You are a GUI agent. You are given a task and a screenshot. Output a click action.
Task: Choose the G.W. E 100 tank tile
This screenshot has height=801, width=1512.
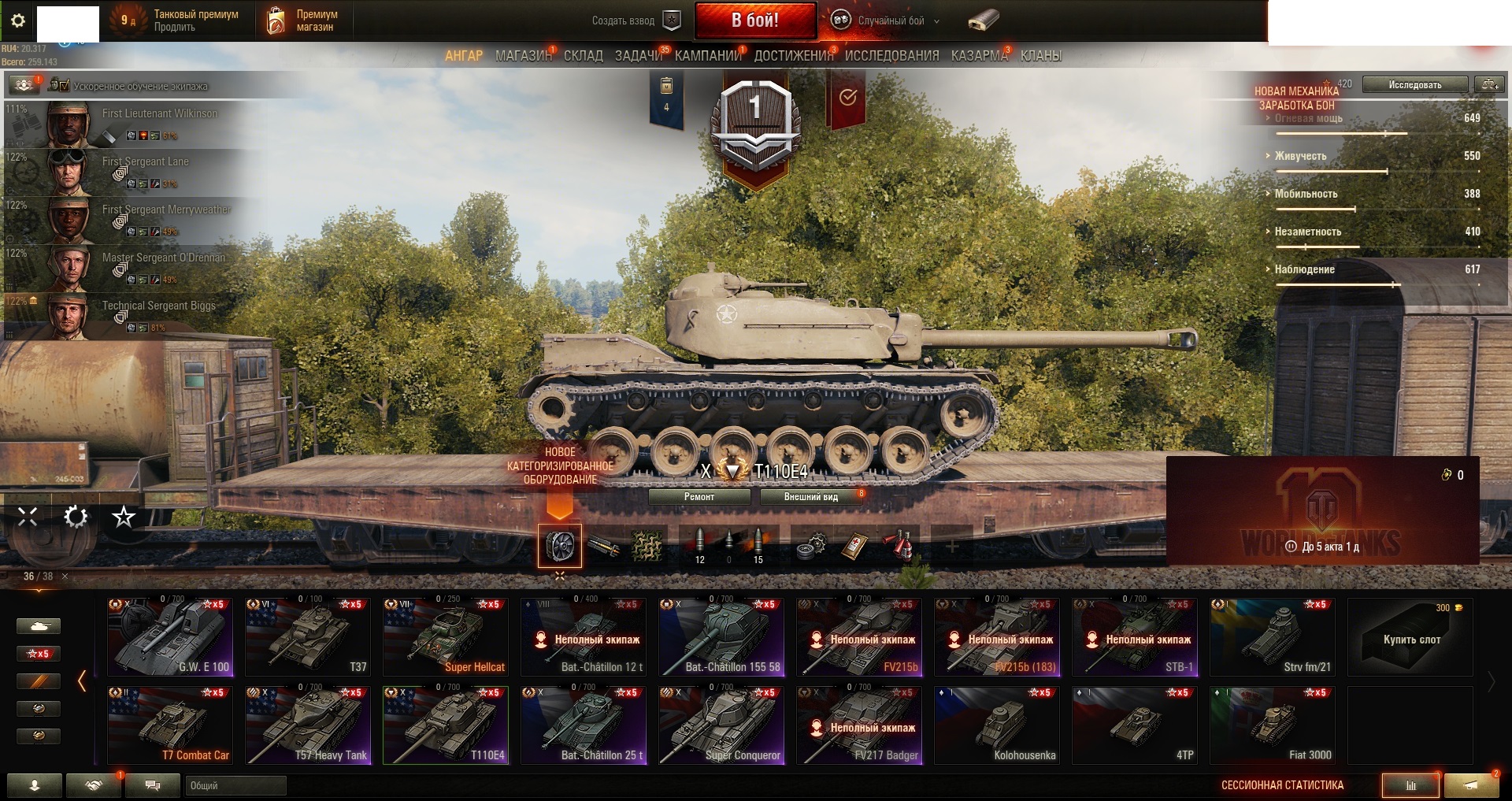tap(170, 637)
